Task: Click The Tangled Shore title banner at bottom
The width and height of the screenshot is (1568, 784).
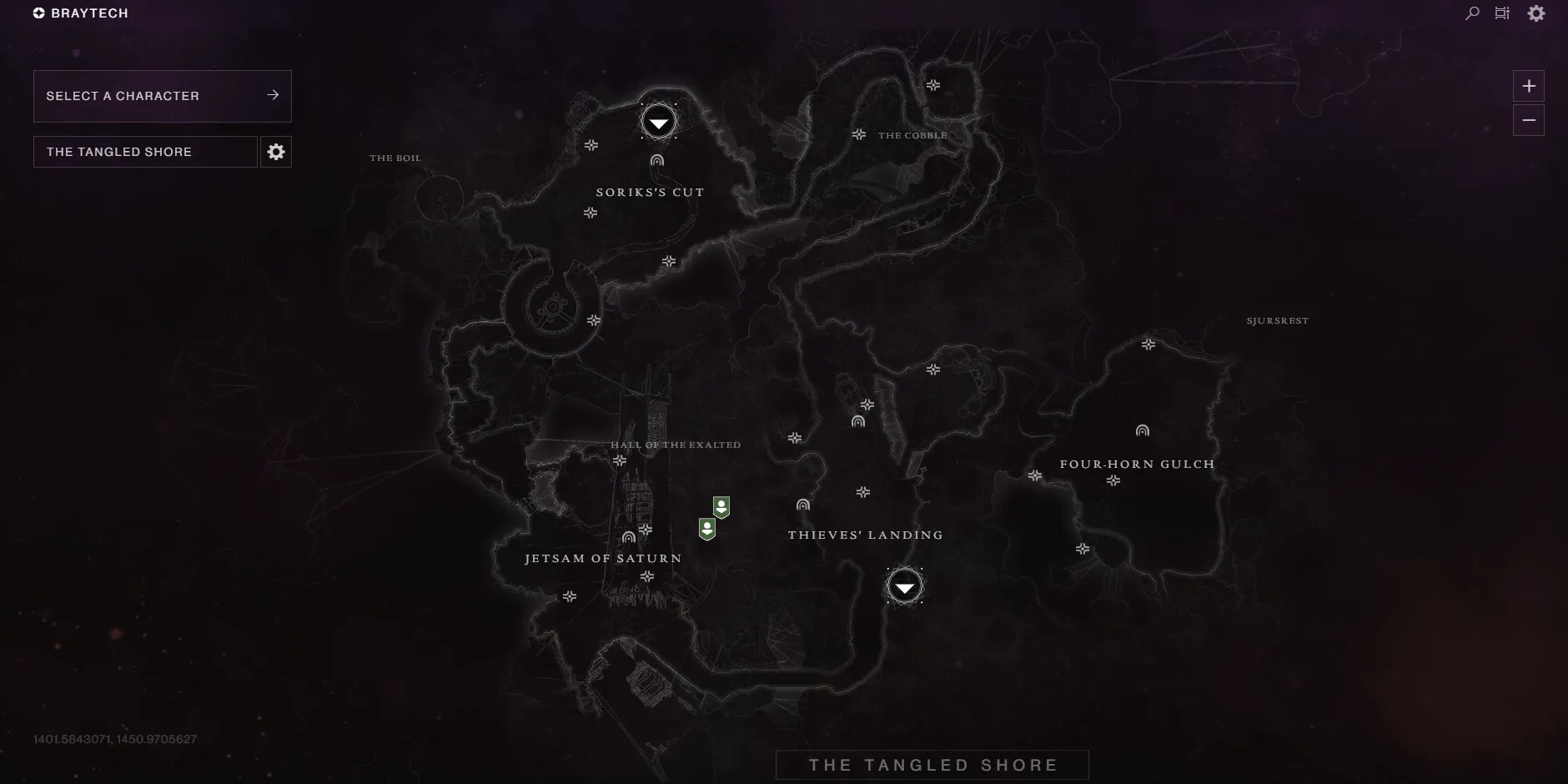Action: click(x=932, y=764)
